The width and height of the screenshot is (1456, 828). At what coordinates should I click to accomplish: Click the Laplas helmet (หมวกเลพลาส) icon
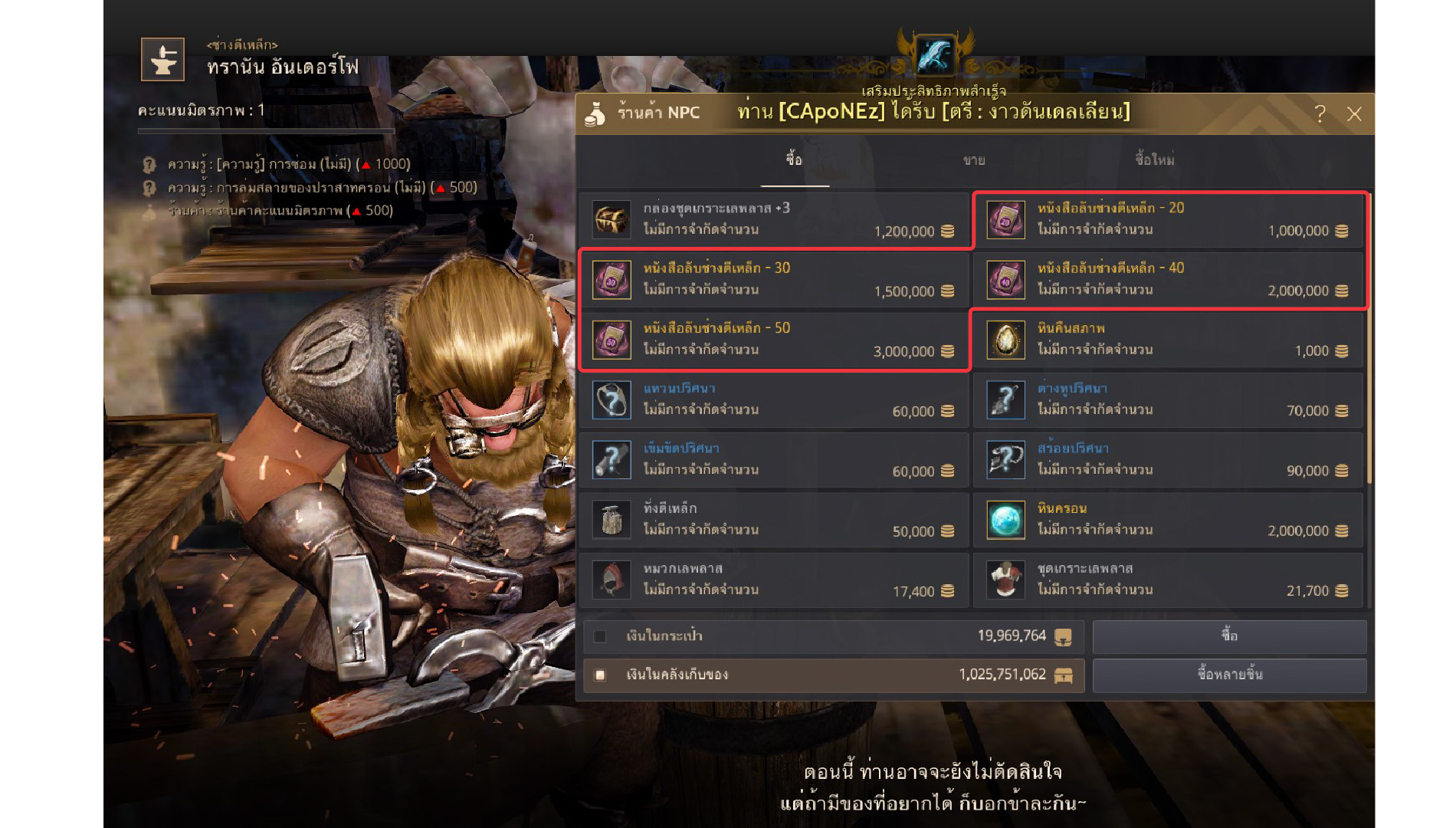coord(612,580)
